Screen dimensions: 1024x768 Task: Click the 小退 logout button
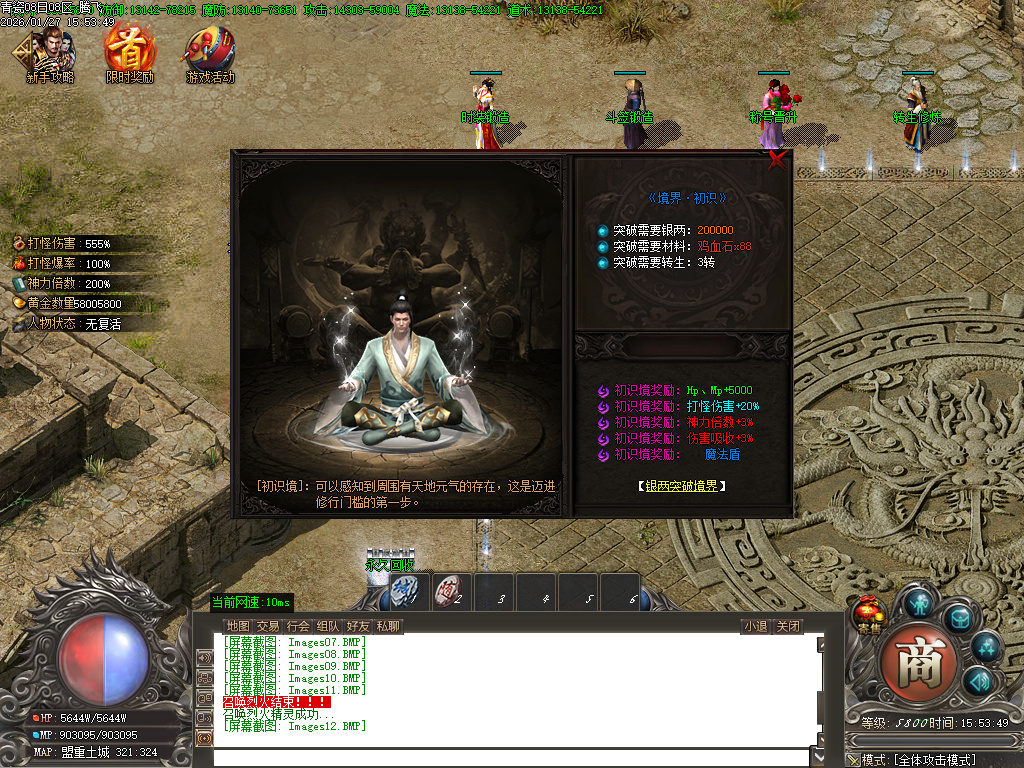tap(755, 627)
